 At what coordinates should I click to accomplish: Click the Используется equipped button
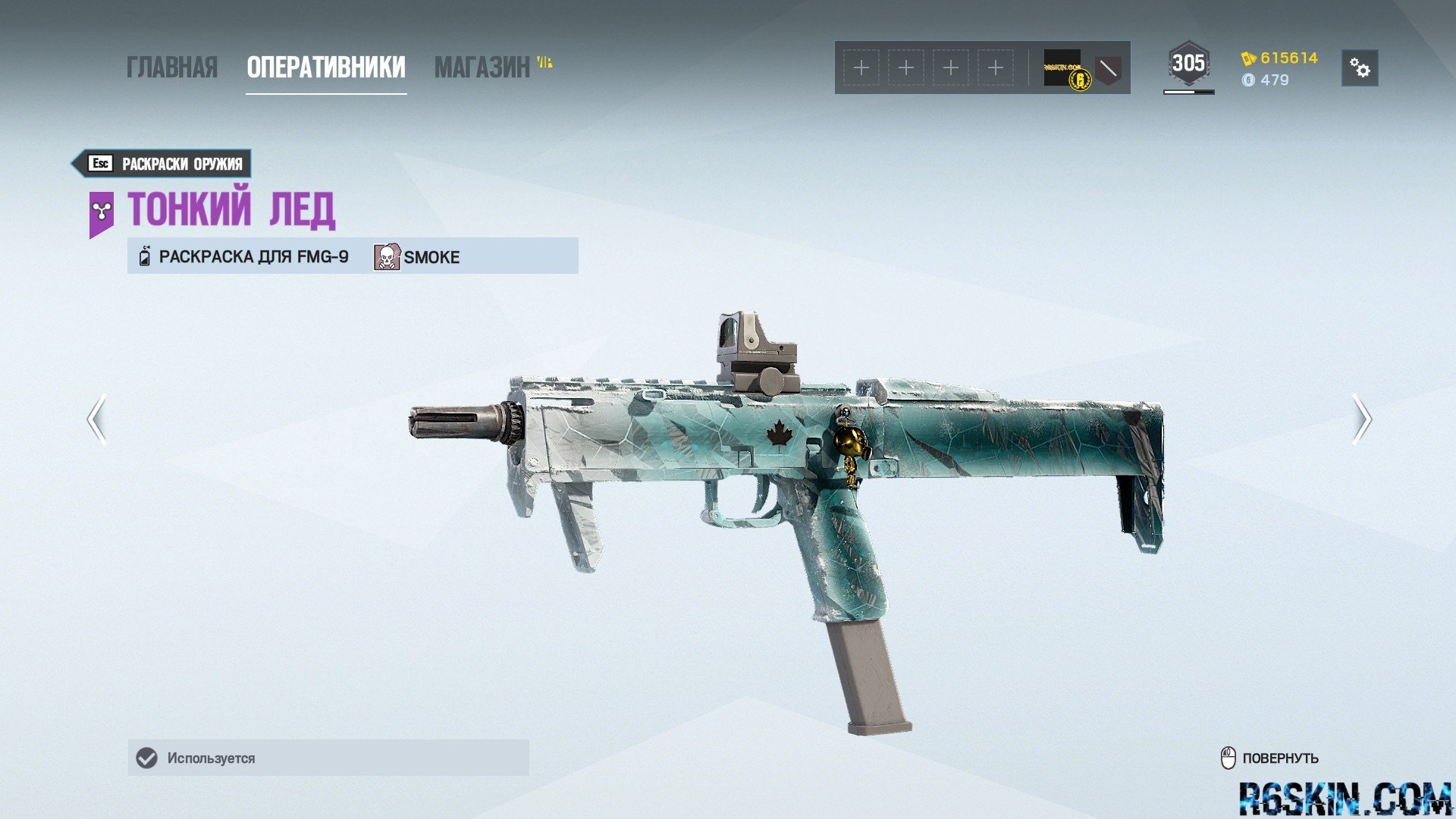tap(328, 758)
